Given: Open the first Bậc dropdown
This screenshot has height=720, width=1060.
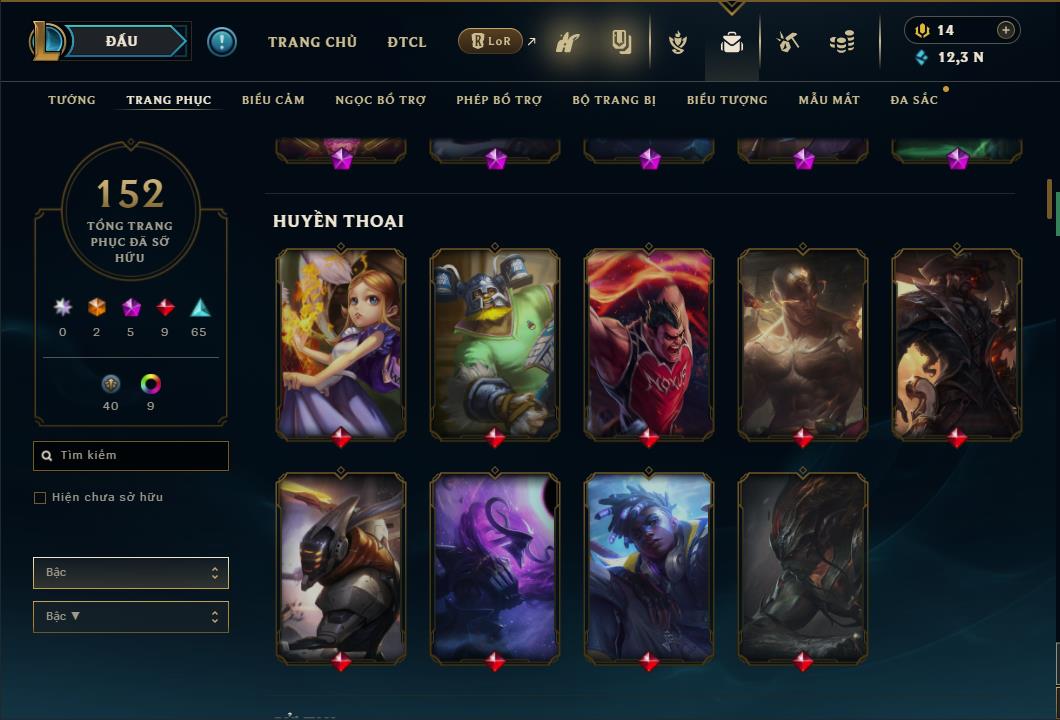Looking at the screenshot, I should (x=131, y=573).
